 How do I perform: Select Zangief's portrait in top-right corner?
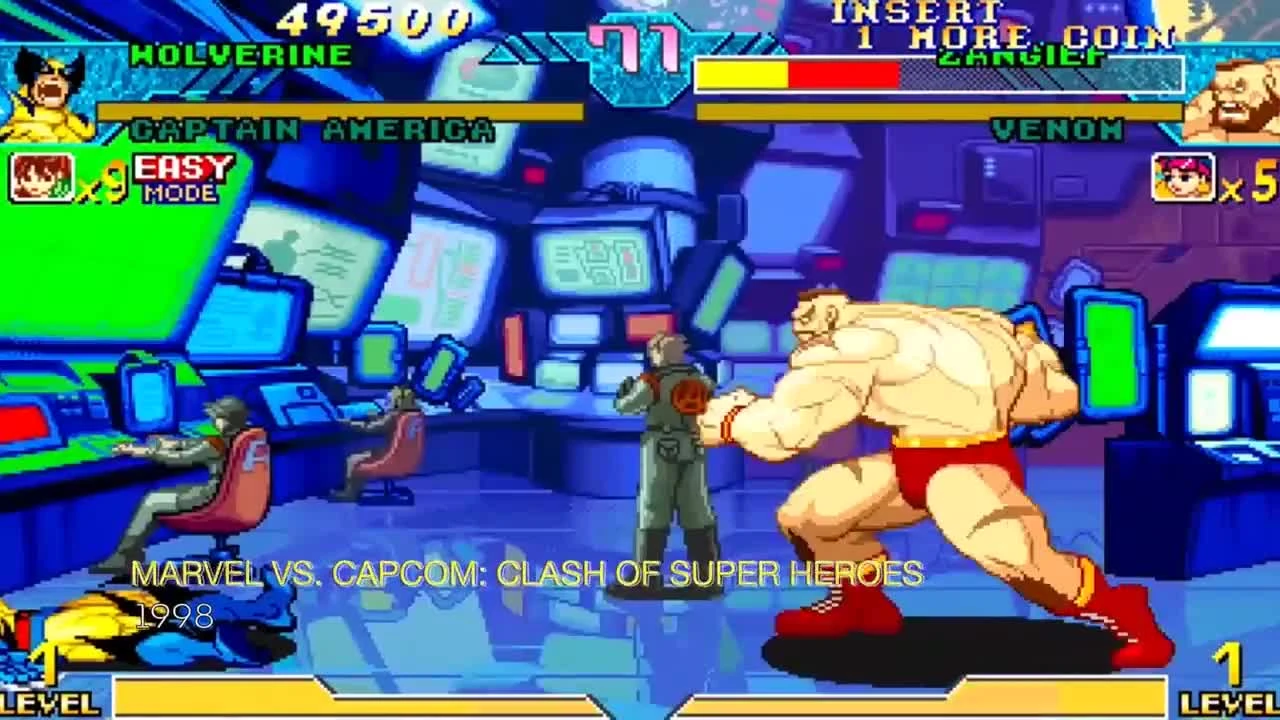tap(1240, 92)
